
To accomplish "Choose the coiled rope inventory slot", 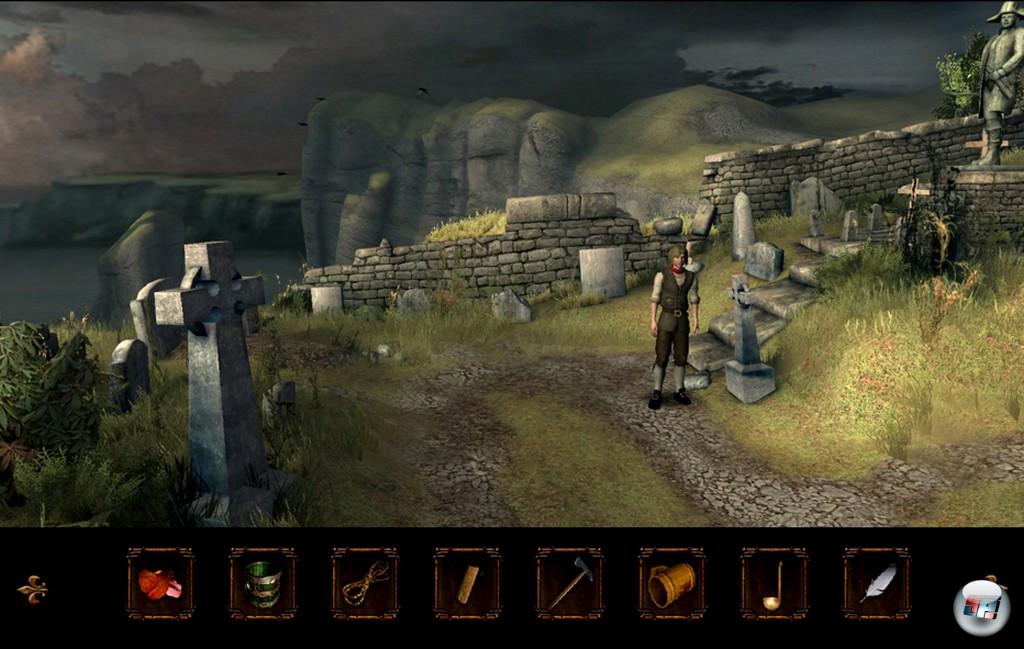I will (365, 584).
